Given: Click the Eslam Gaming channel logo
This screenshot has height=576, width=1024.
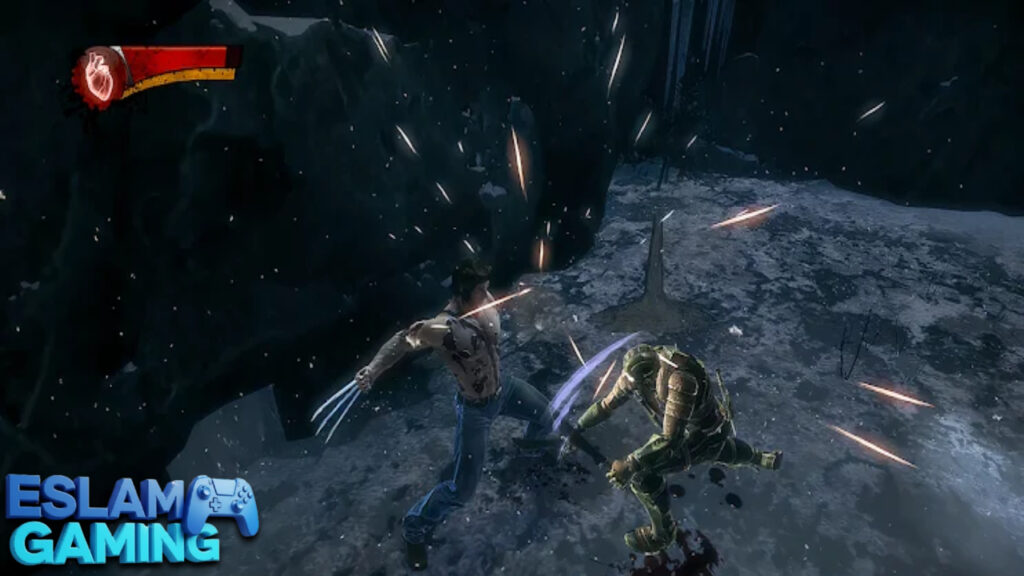Looking at the screenshot, I should (x=130, y=519).
